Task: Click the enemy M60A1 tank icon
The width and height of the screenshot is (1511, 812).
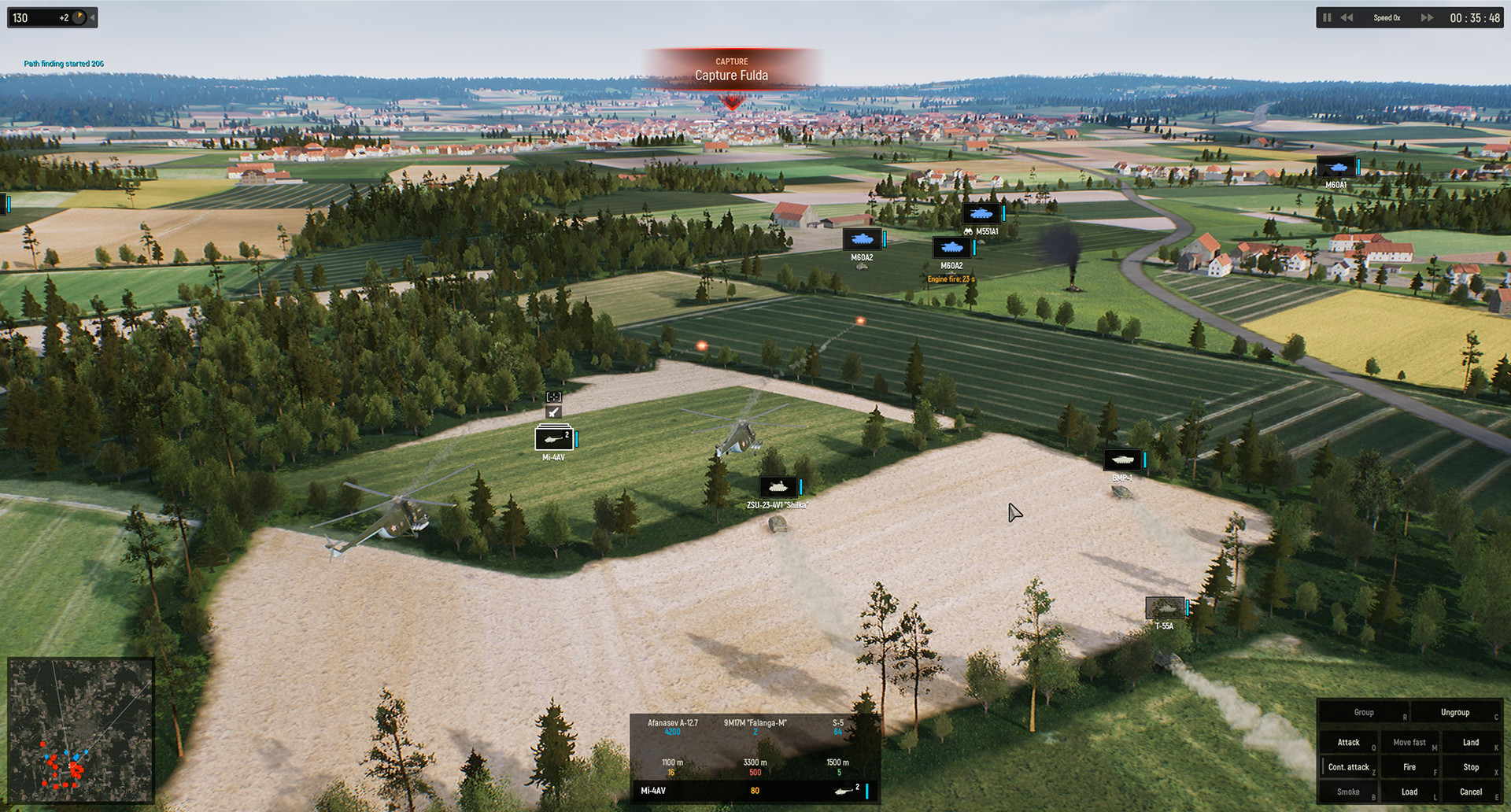Action: pyautogui.click(x=1336, y=167)
